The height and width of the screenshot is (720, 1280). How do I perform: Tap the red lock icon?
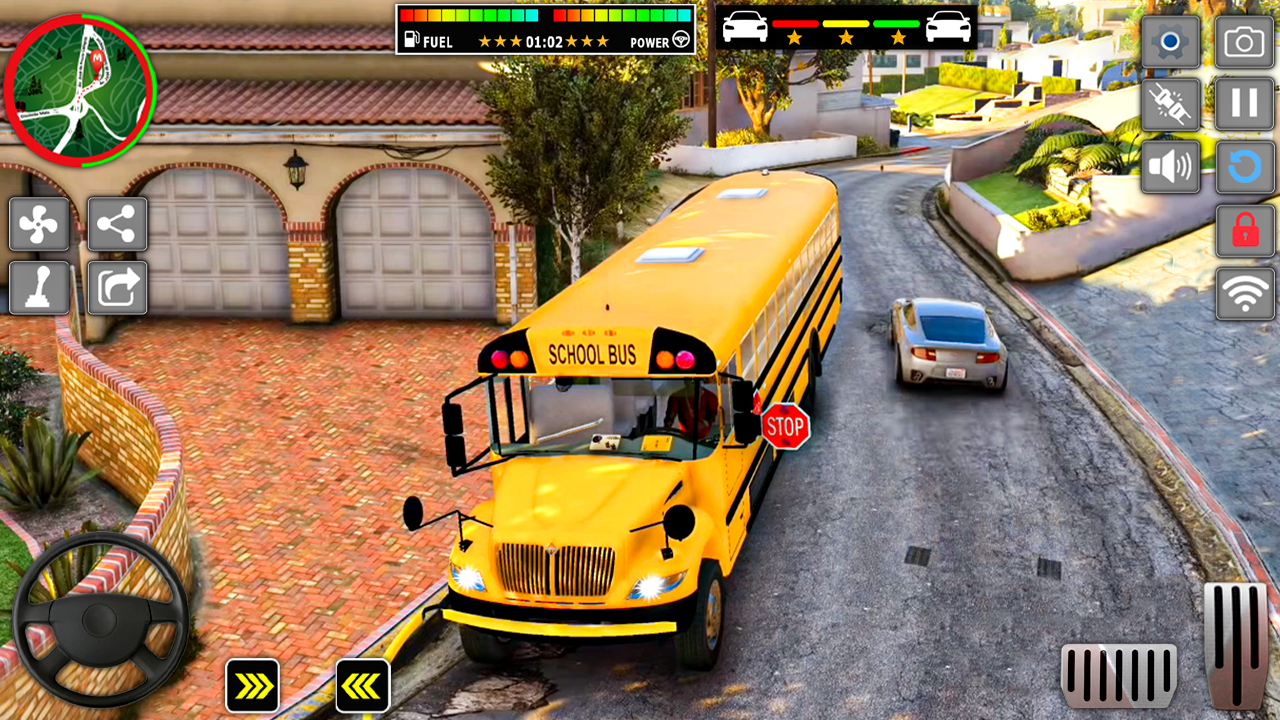pyautogui.click(x=1243, y=228)
